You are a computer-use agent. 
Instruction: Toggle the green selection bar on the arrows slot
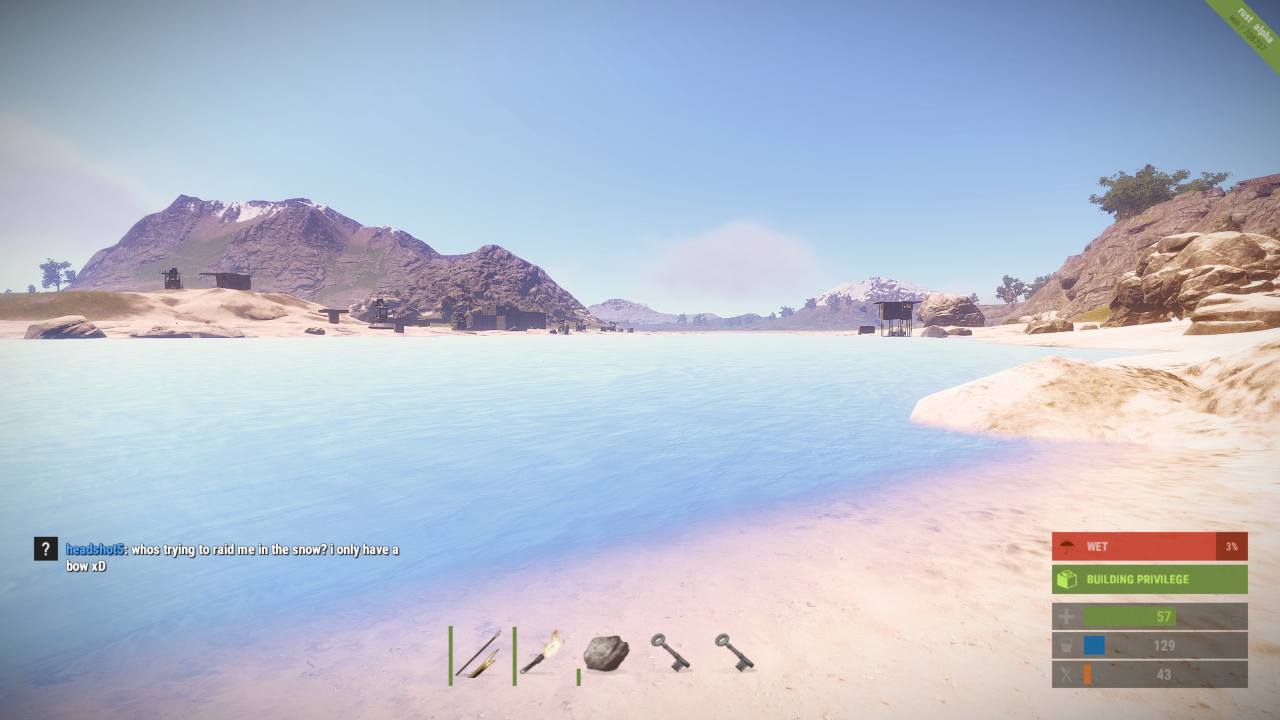point(448,655)
